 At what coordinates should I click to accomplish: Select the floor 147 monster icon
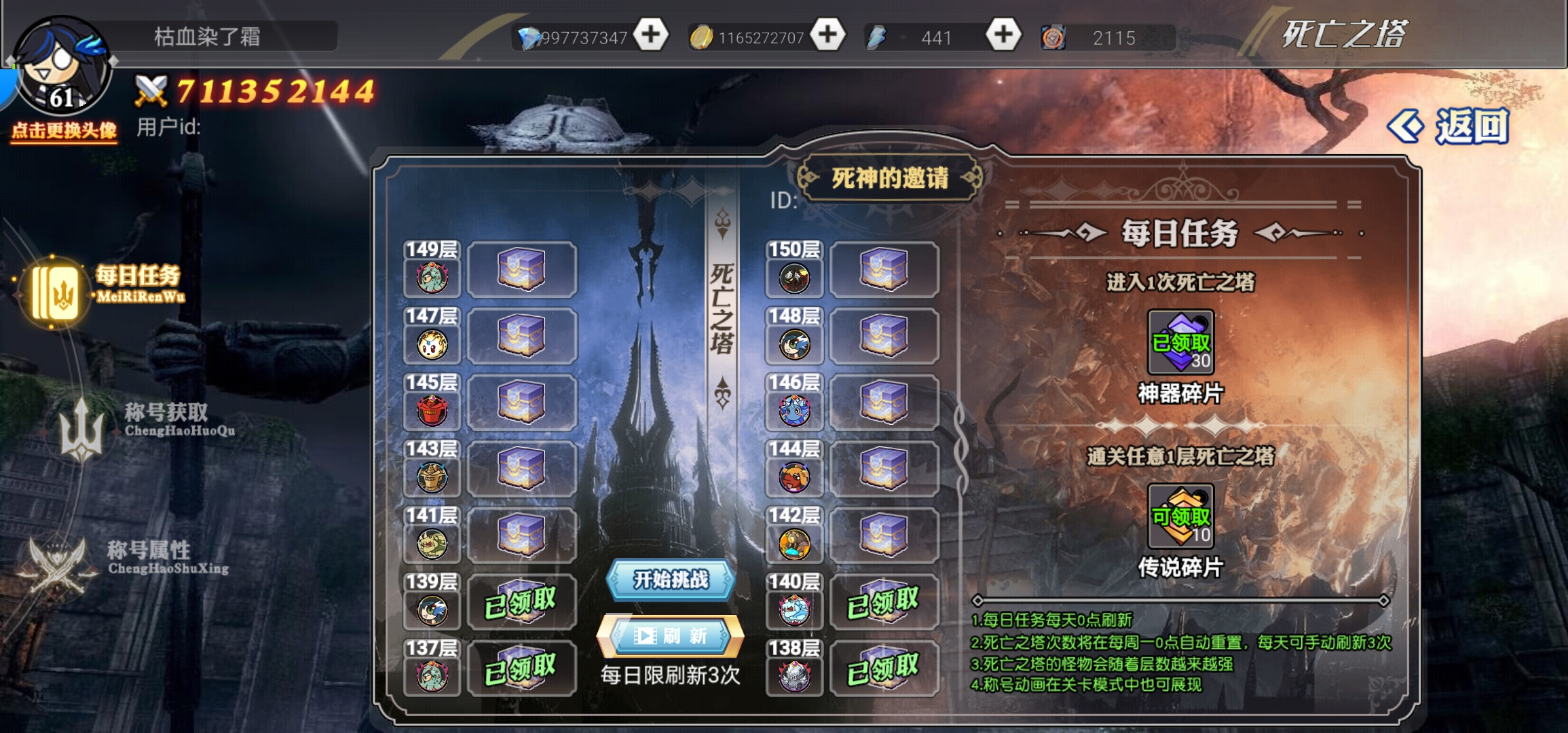click(432, 344)
